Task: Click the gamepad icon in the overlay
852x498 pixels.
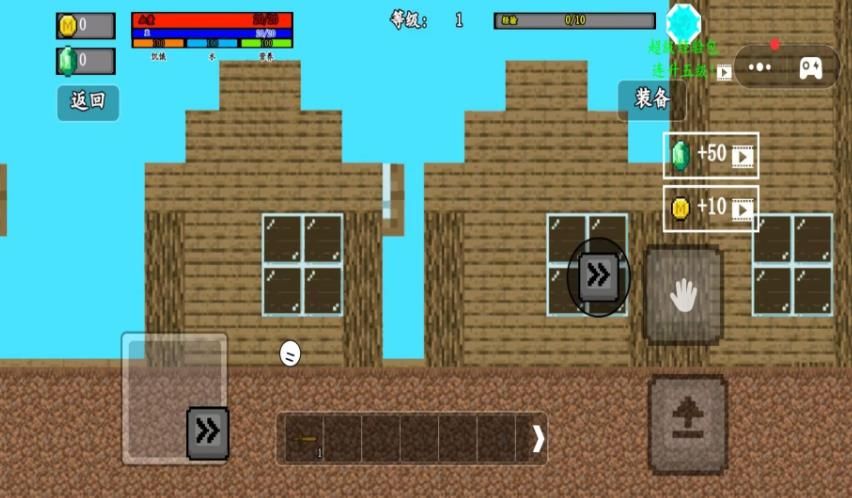Action: 809,67
